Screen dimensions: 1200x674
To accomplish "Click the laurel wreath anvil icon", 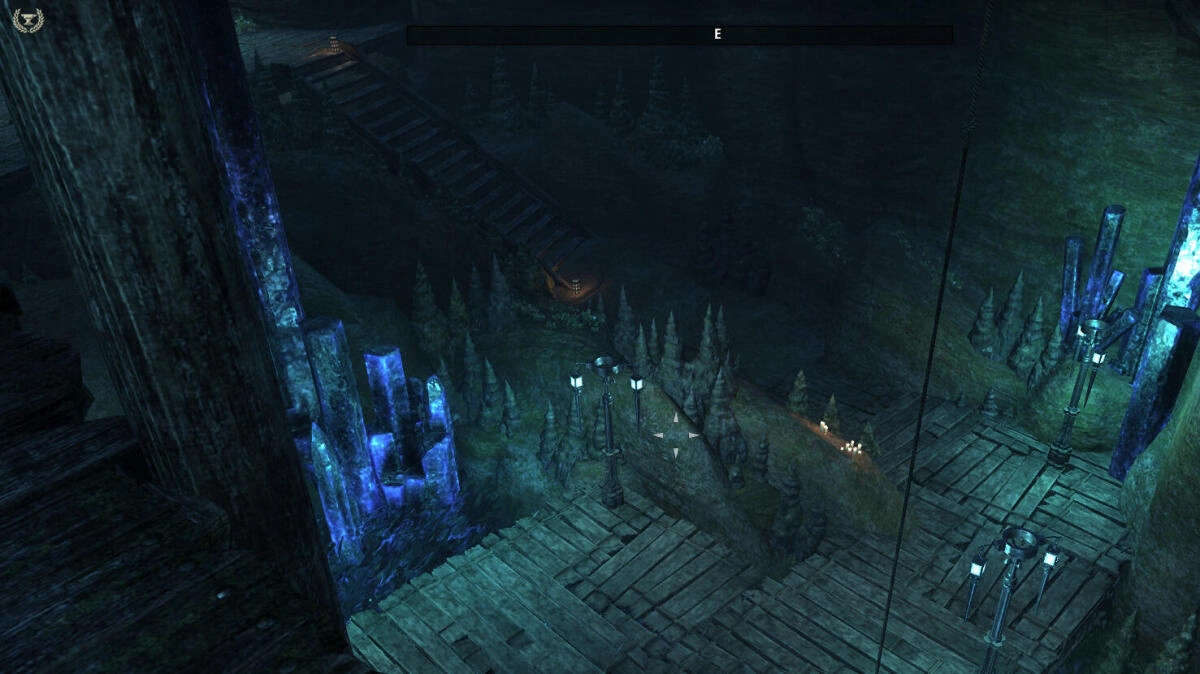I will pyautogui.click(x=24, y=20).
